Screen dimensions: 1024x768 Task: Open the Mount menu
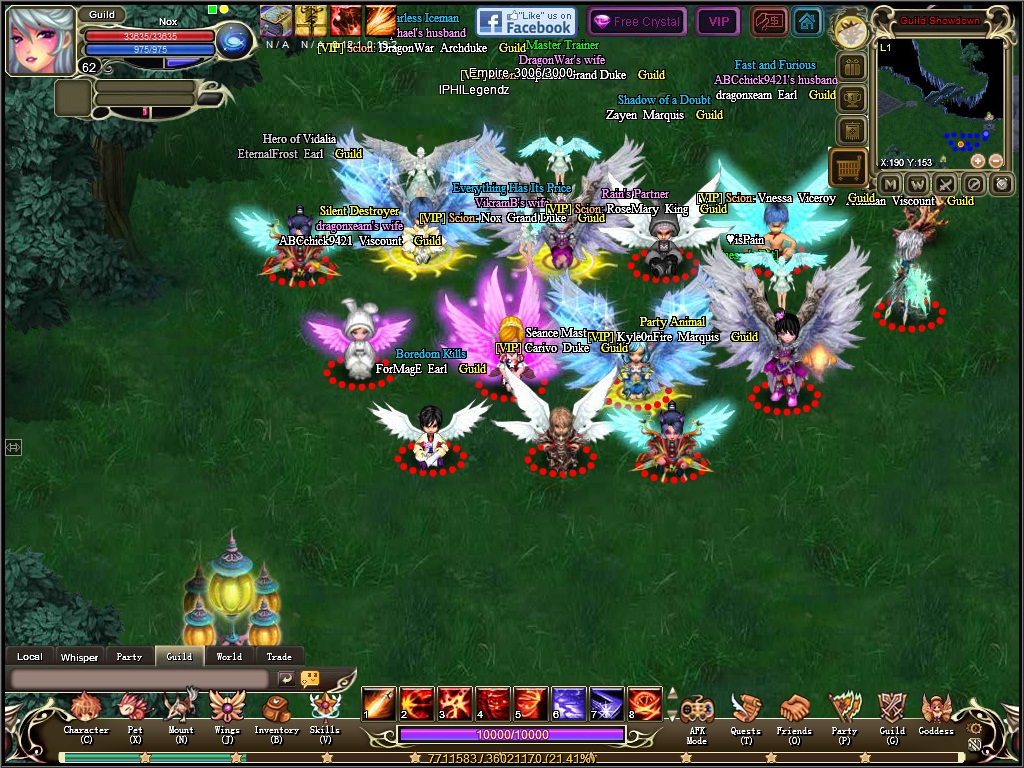(181, 711)
